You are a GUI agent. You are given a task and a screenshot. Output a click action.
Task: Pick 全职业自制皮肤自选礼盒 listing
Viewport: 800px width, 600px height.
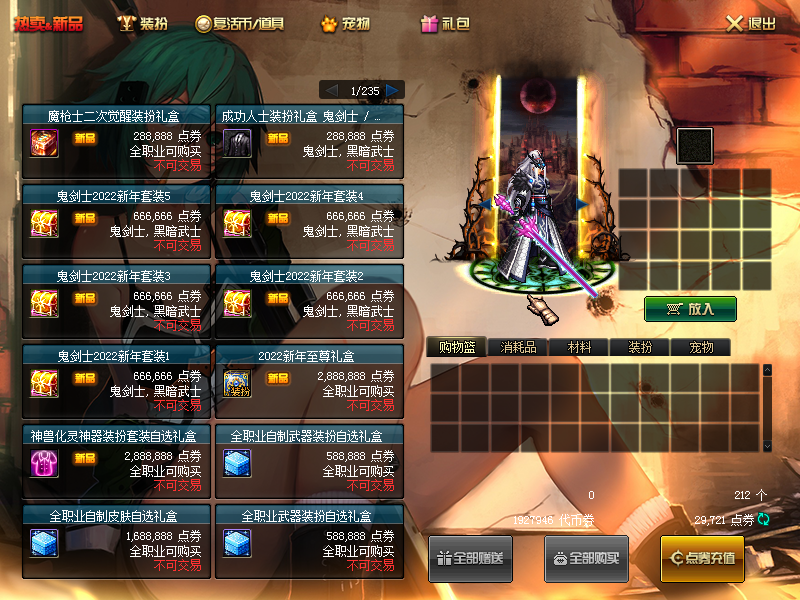point(116,539)
